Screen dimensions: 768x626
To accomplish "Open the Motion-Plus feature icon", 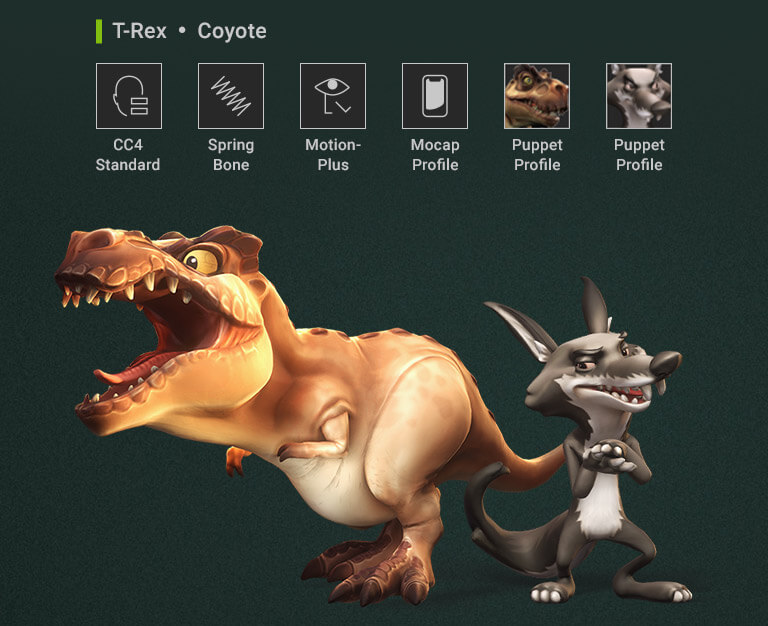I will click(x=333, y=96).
